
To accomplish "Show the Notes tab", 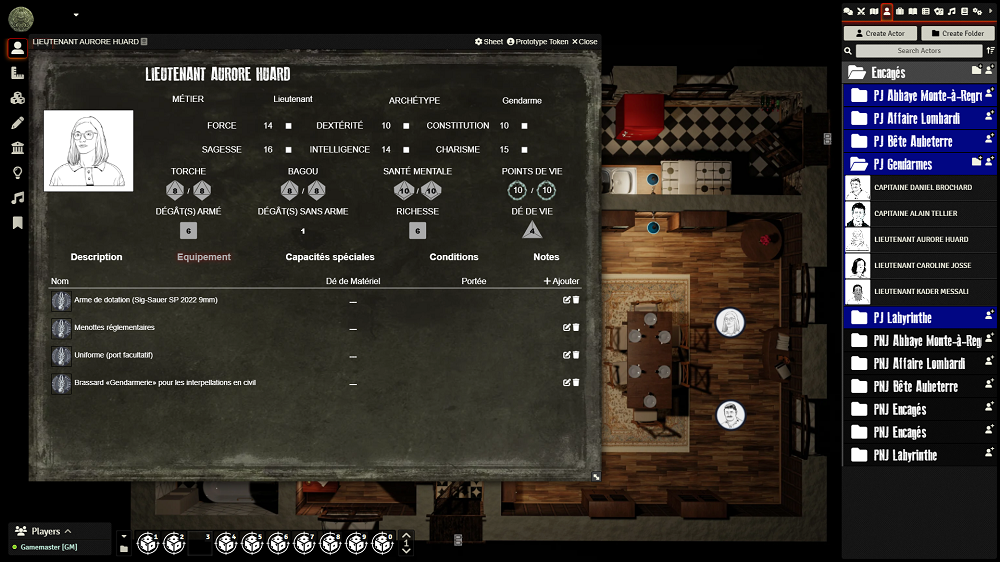I will click(x=546, y=257).
